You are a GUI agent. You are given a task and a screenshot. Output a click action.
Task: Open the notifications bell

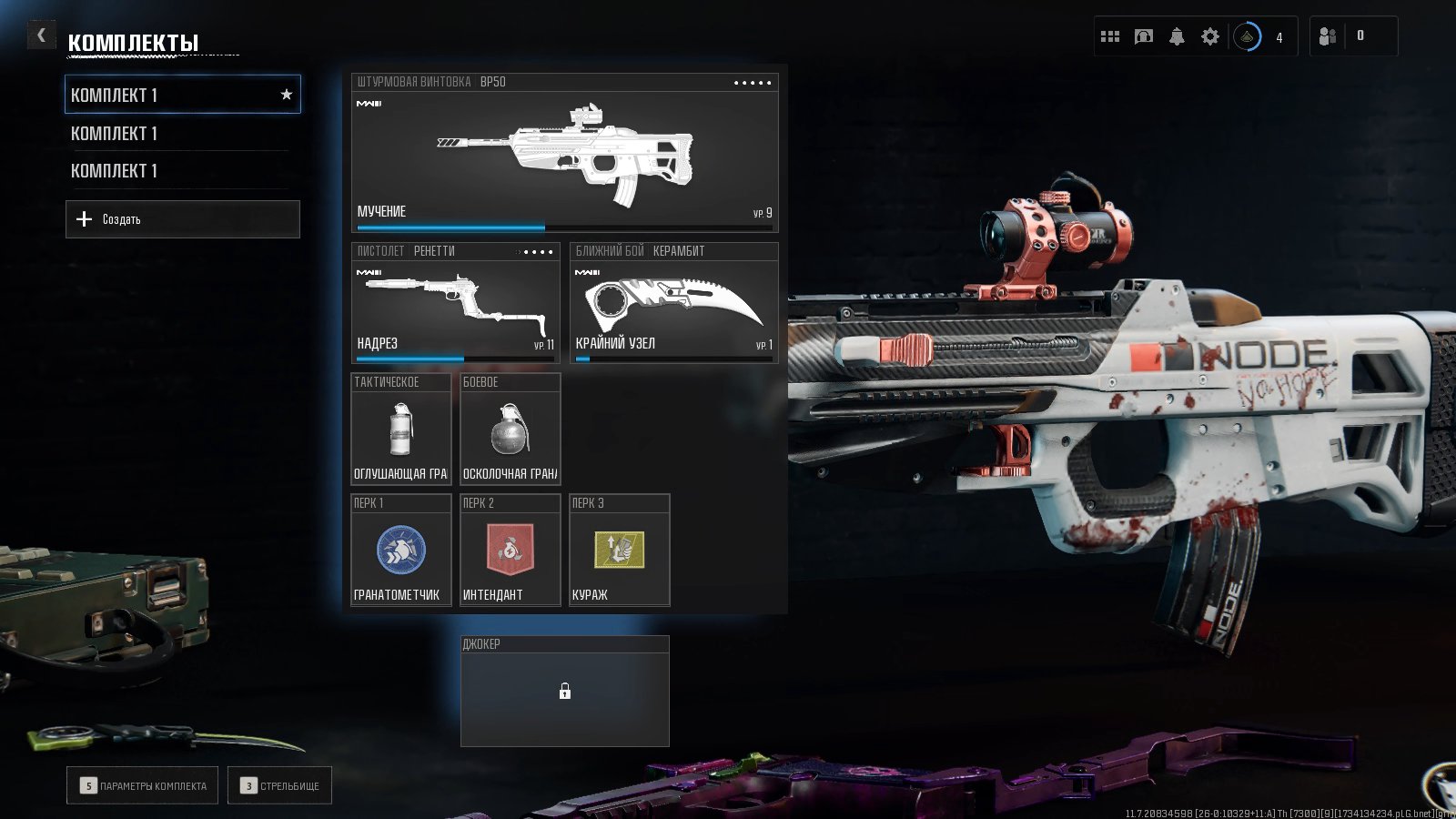click(x=1177, y=36)
